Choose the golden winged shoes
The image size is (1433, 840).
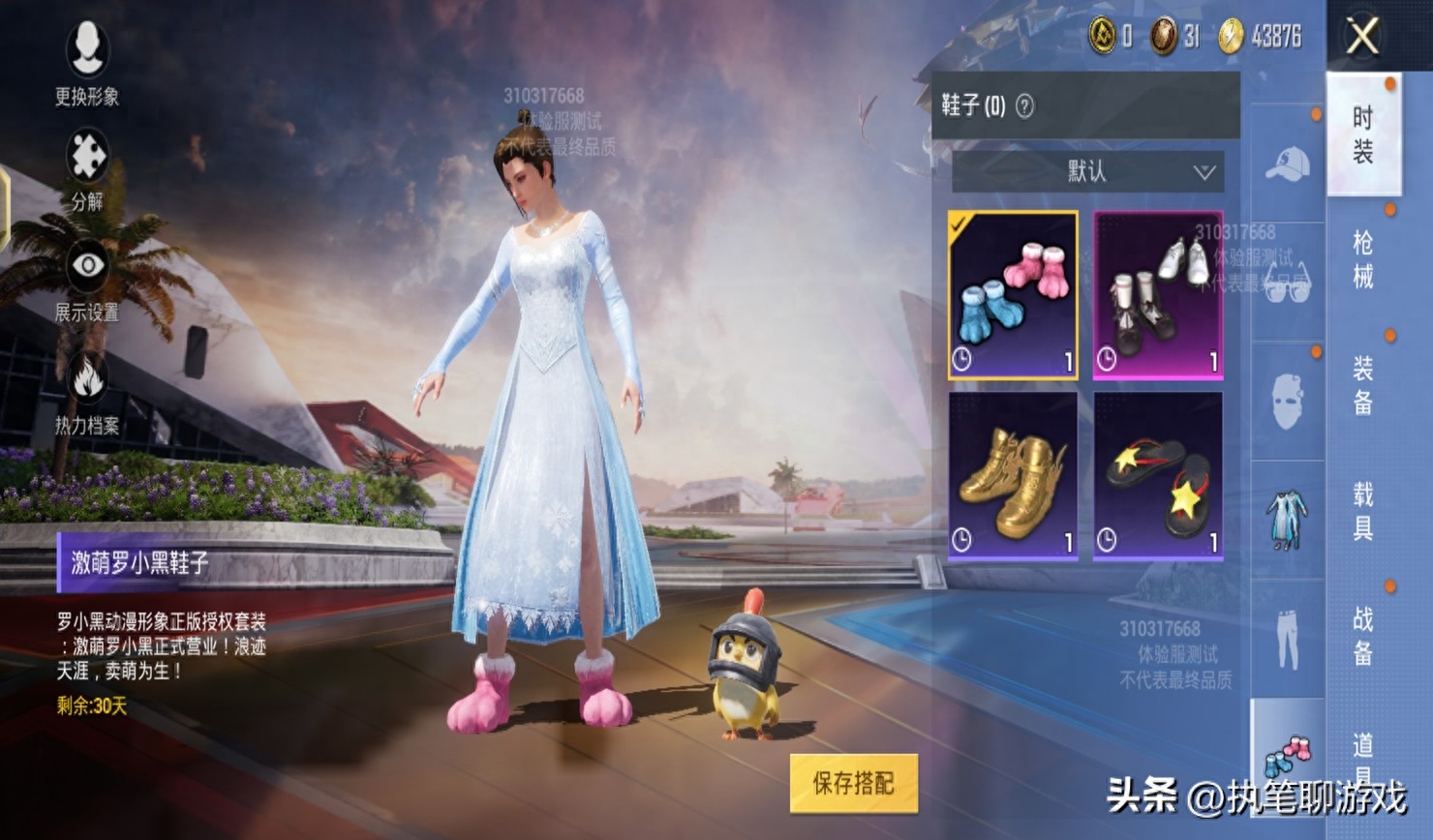[1013, 476]
